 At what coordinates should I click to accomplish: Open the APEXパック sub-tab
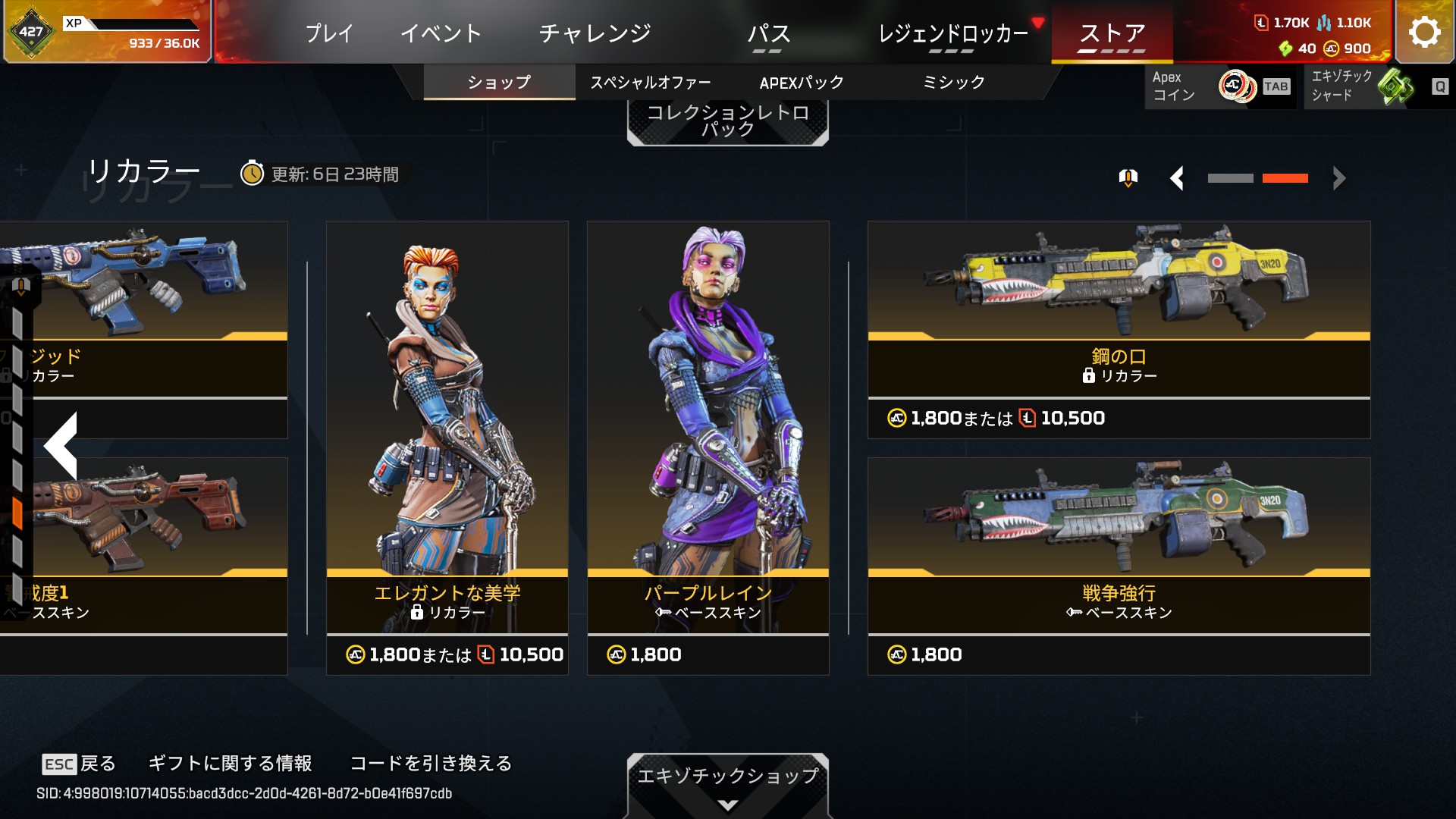[x=802, y=83]
